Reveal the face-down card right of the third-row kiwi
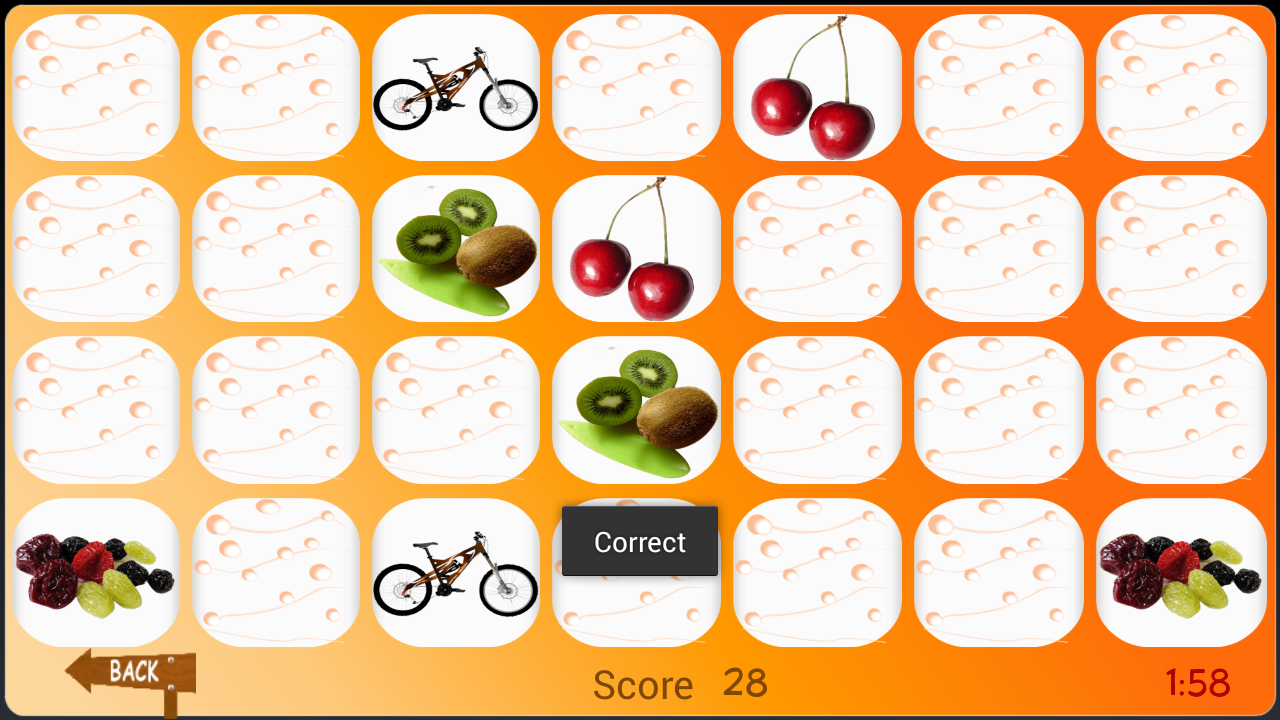This screenshot has height=720, width=1280. click(817, 408)
